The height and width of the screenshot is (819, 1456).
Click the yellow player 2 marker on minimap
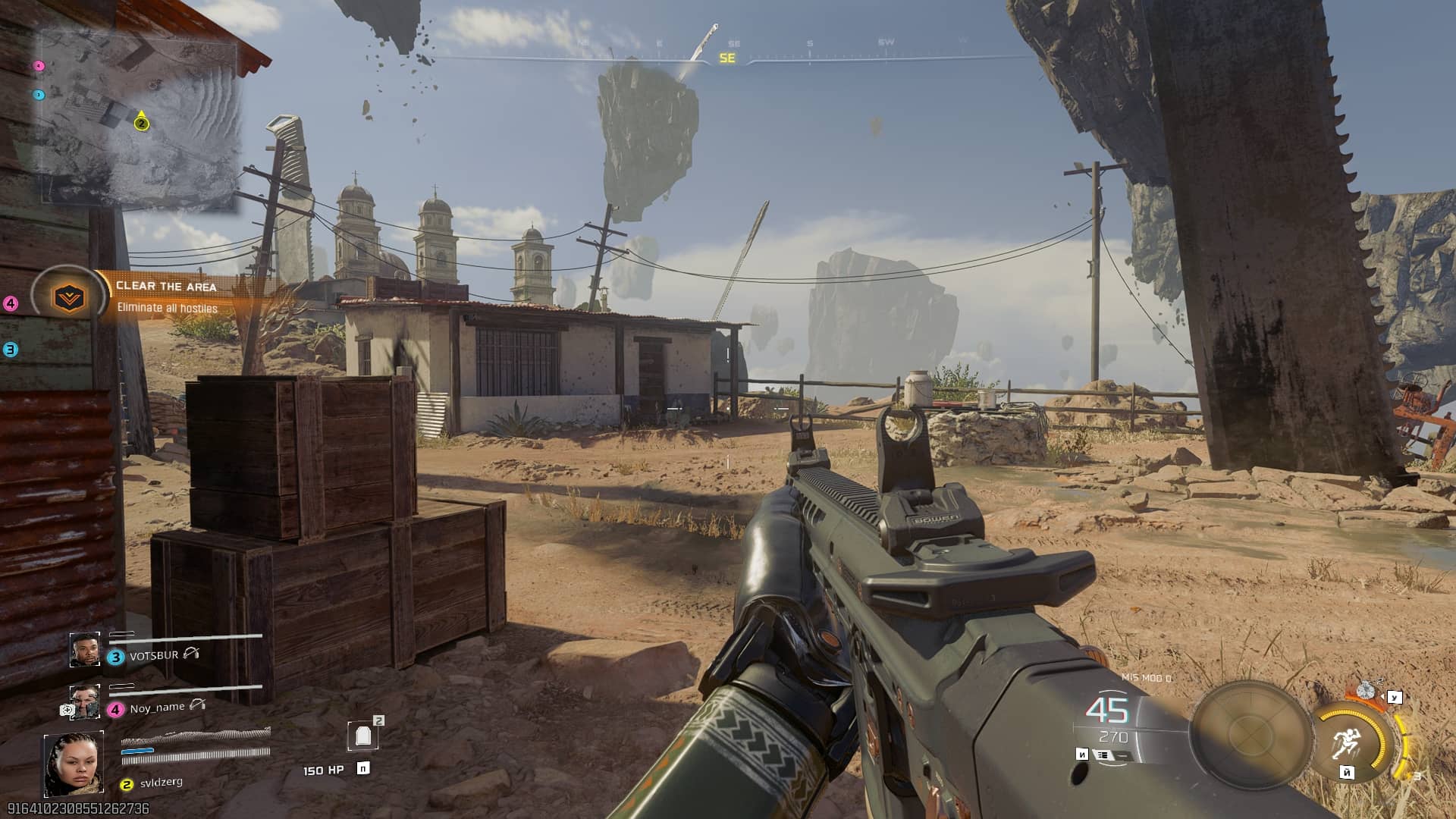[x=141, y=123]
